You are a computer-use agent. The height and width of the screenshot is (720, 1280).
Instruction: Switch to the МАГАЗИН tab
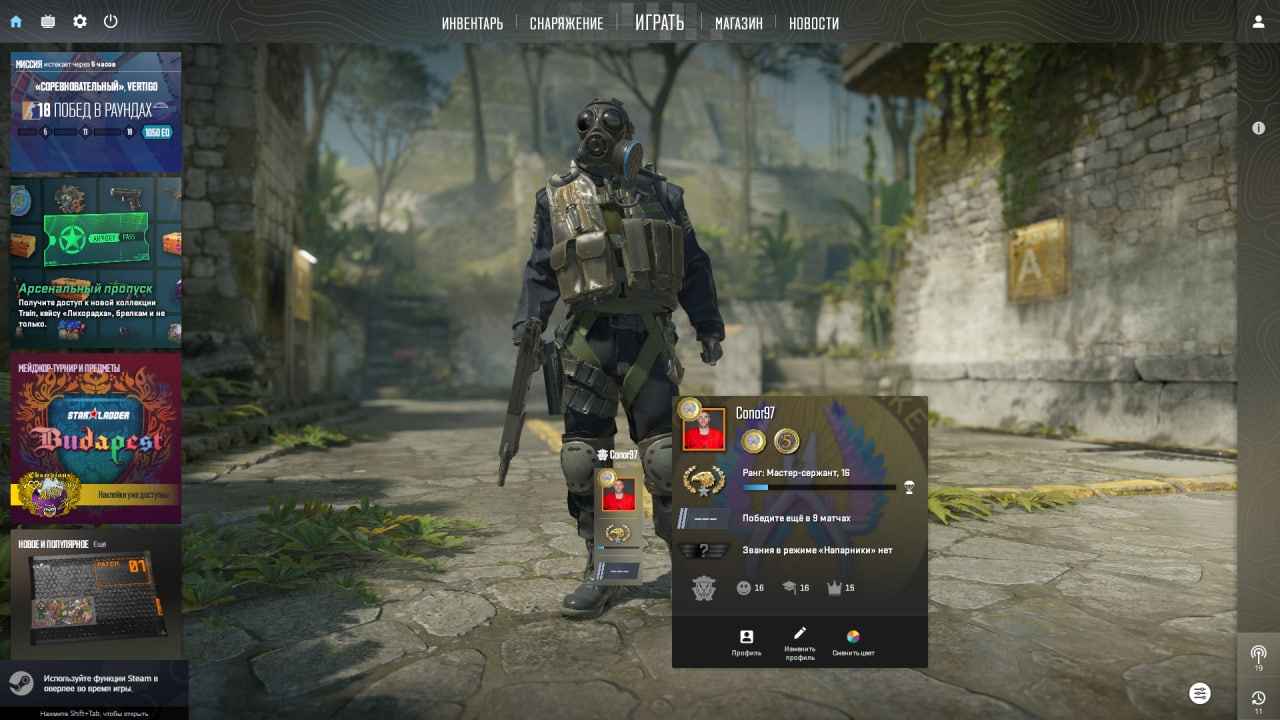click(738, 22)
